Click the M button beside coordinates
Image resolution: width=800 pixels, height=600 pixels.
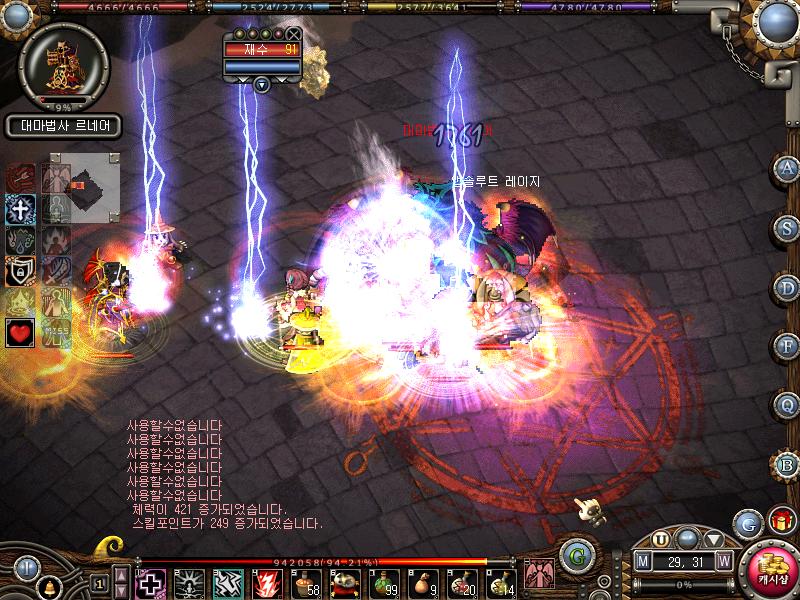point(643,563)
